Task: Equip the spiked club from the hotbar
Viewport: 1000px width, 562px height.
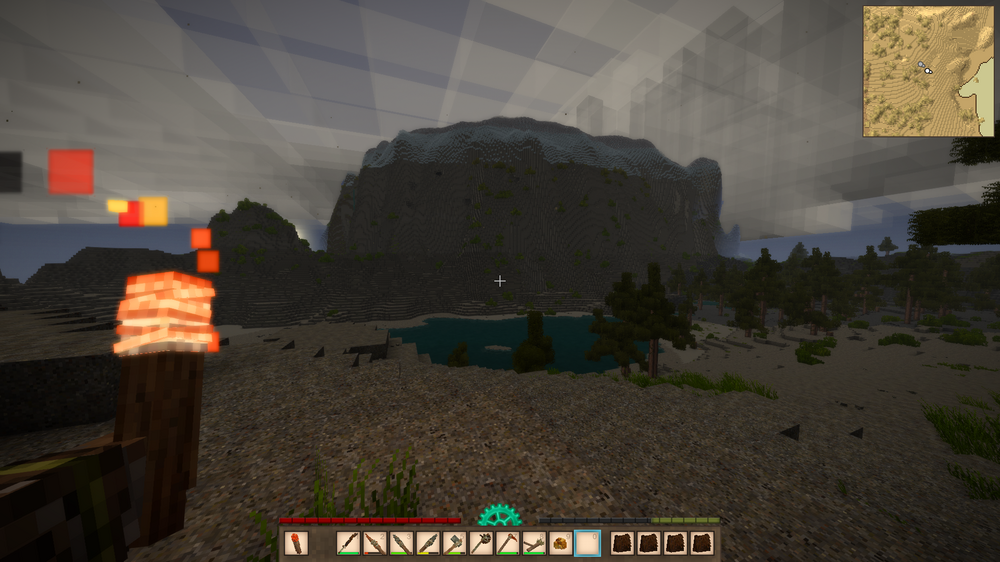Action: tap(481, 544)
